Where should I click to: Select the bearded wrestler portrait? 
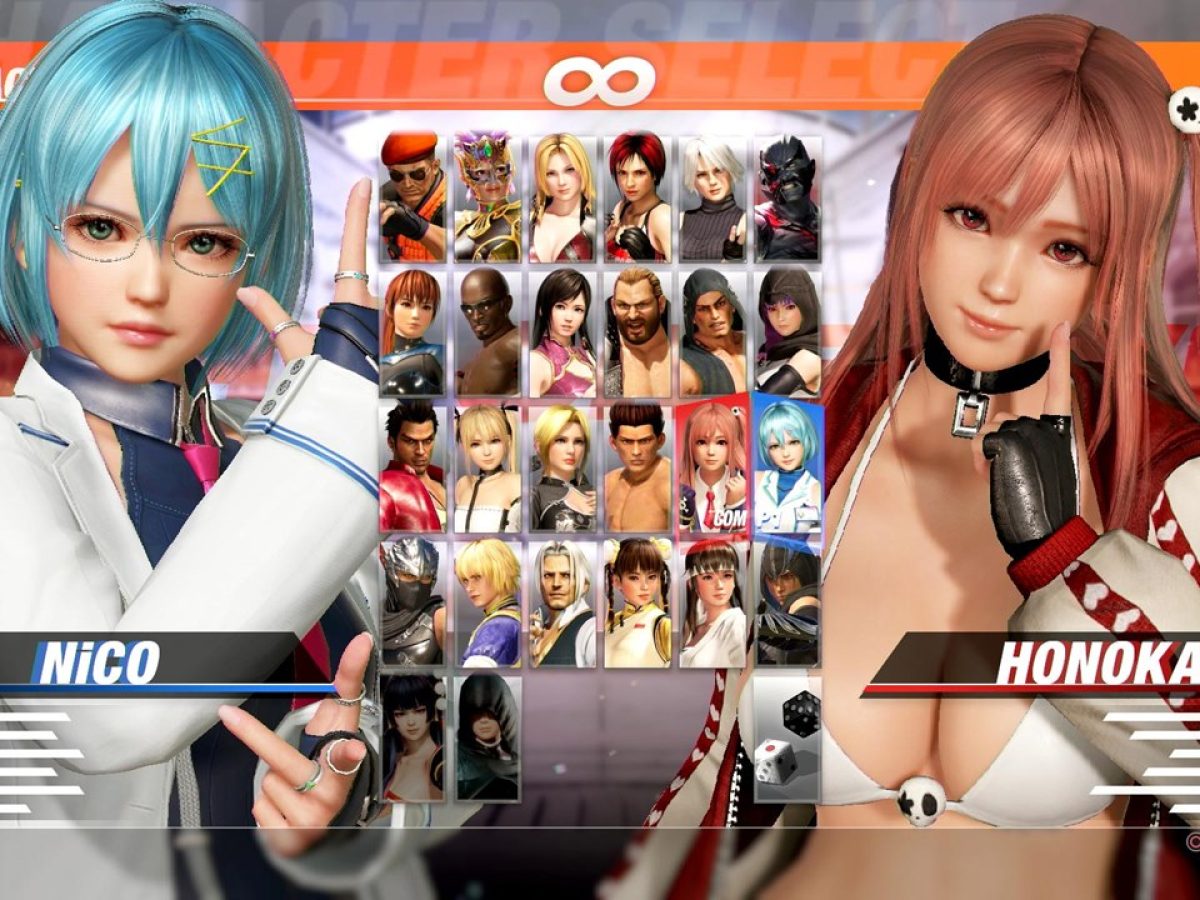[x=637, y=332]
